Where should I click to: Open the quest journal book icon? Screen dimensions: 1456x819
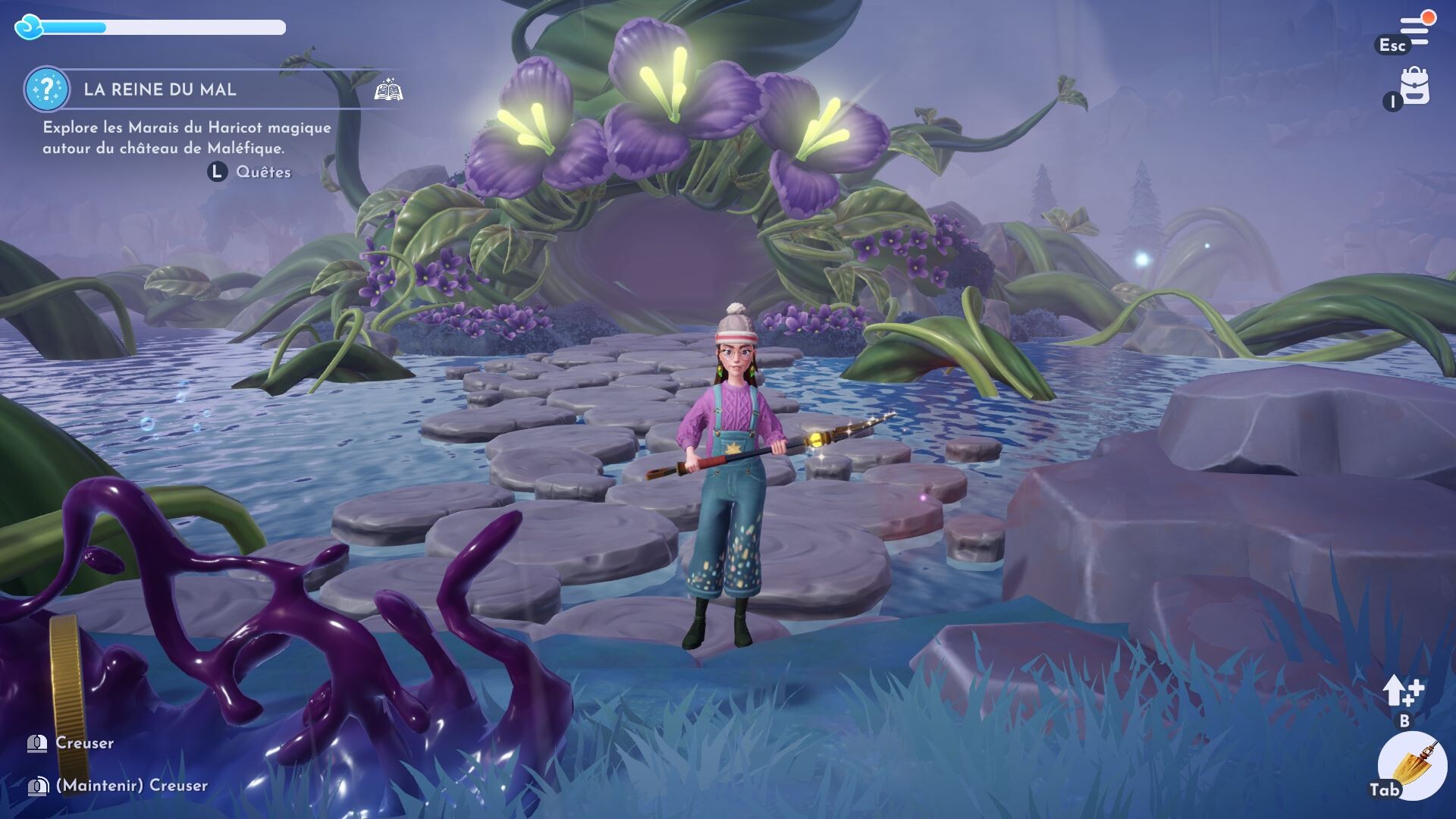tap(388, 90)
